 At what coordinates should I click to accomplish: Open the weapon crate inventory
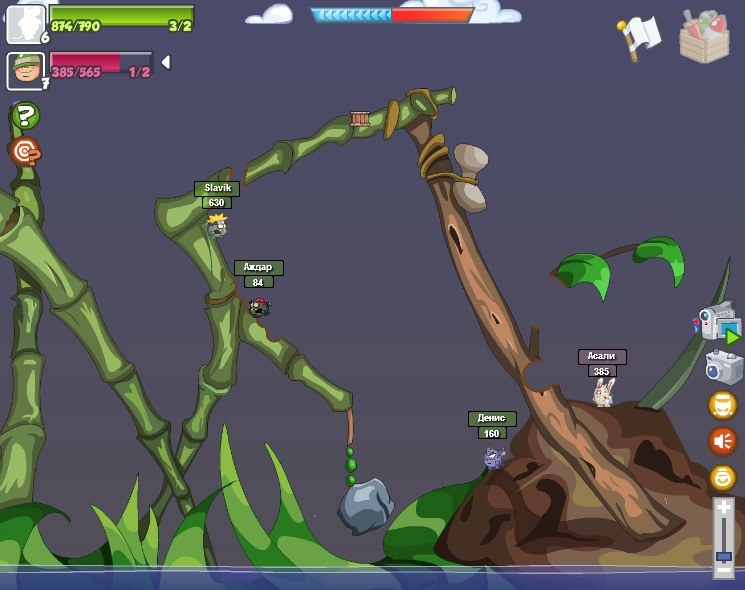[x=704, y=37]
